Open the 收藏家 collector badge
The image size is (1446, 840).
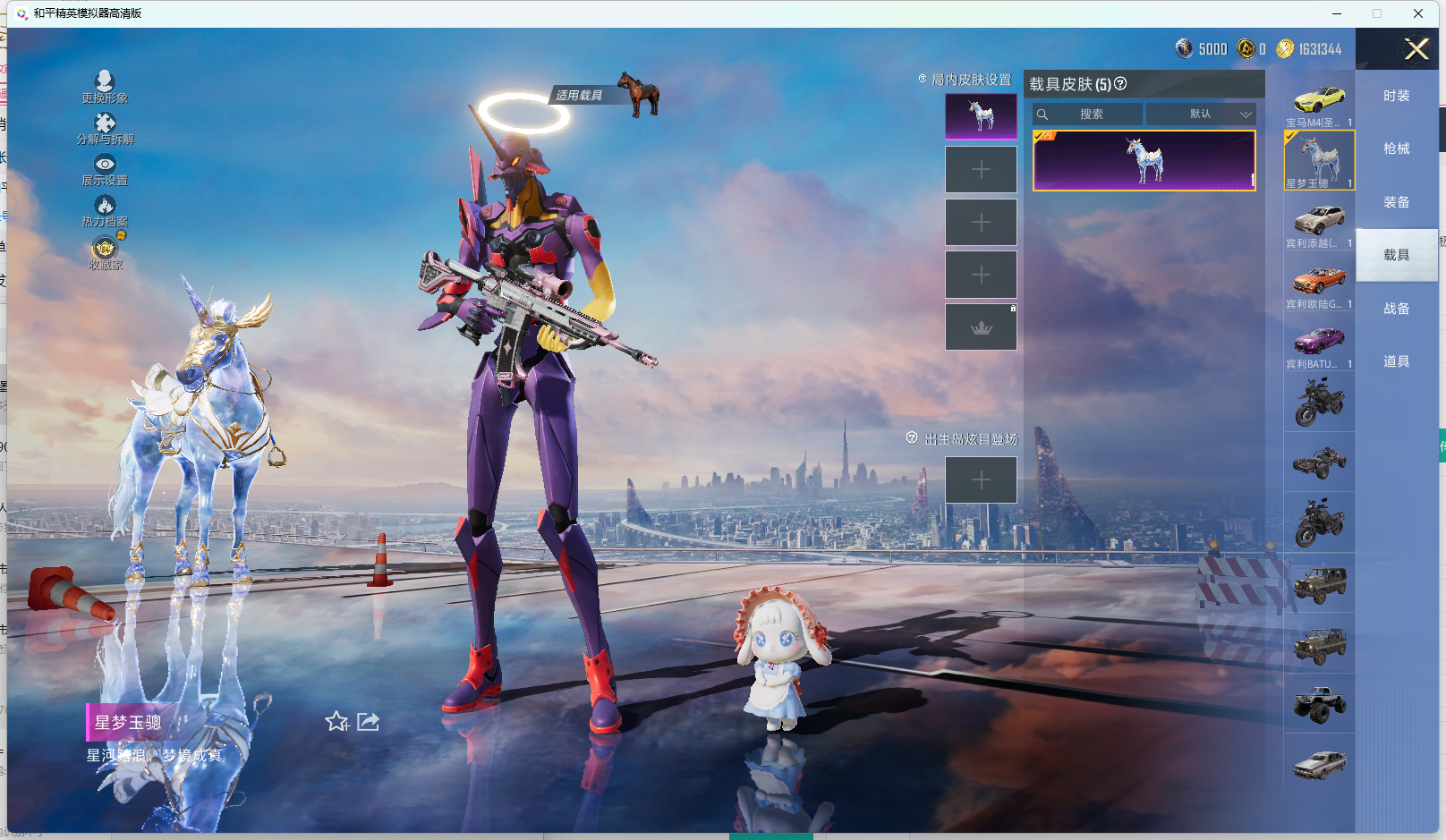105,252
